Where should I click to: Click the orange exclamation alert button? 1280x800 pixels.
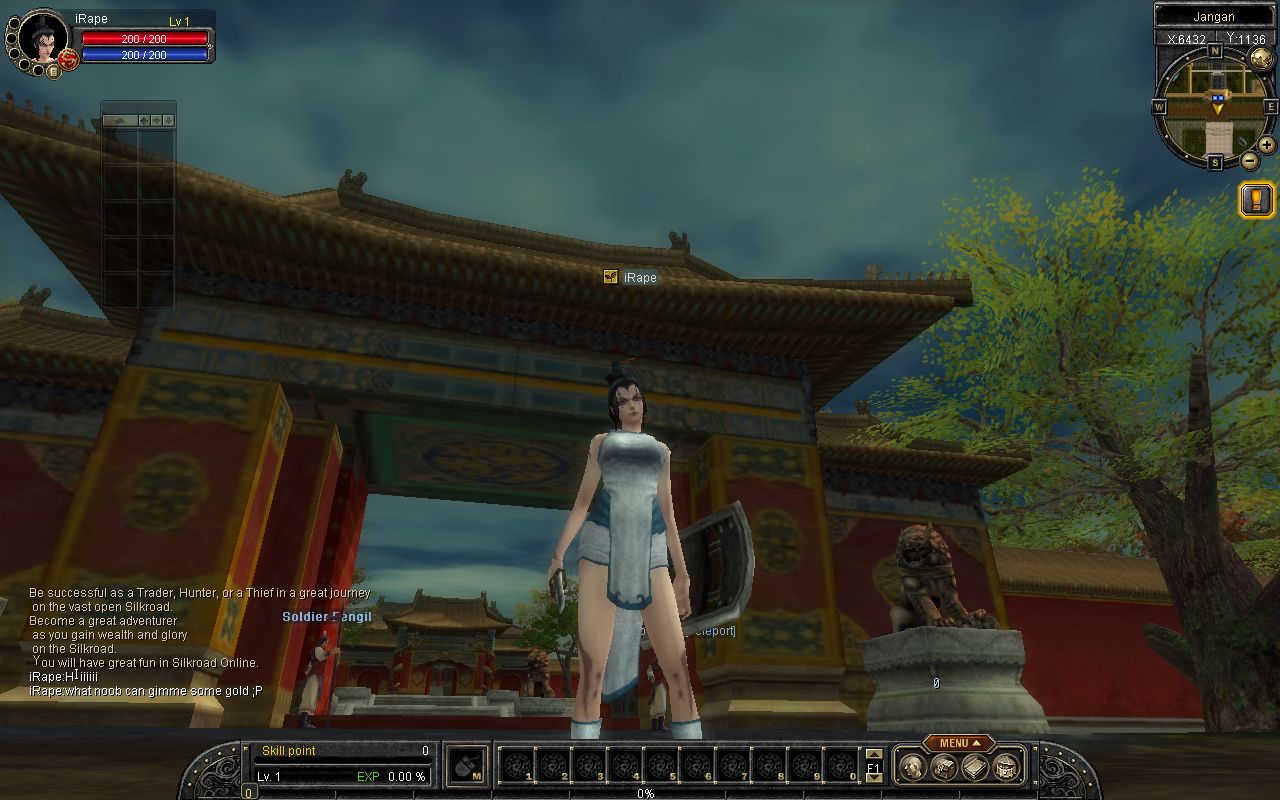tap(1257, 200)
